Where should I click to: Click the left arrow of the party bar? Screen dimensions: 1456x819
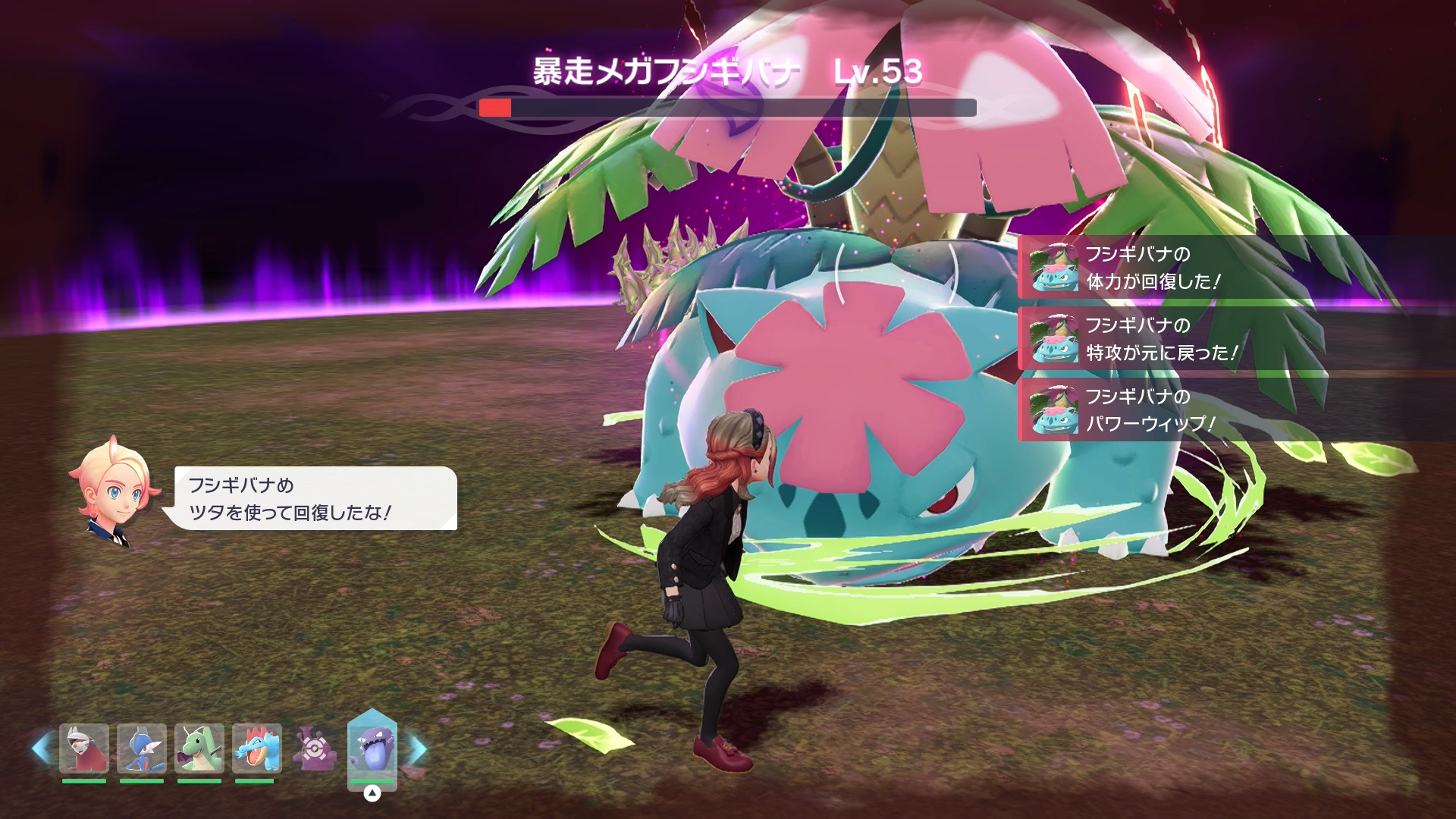pyautogui.click(x=41, y=748)
